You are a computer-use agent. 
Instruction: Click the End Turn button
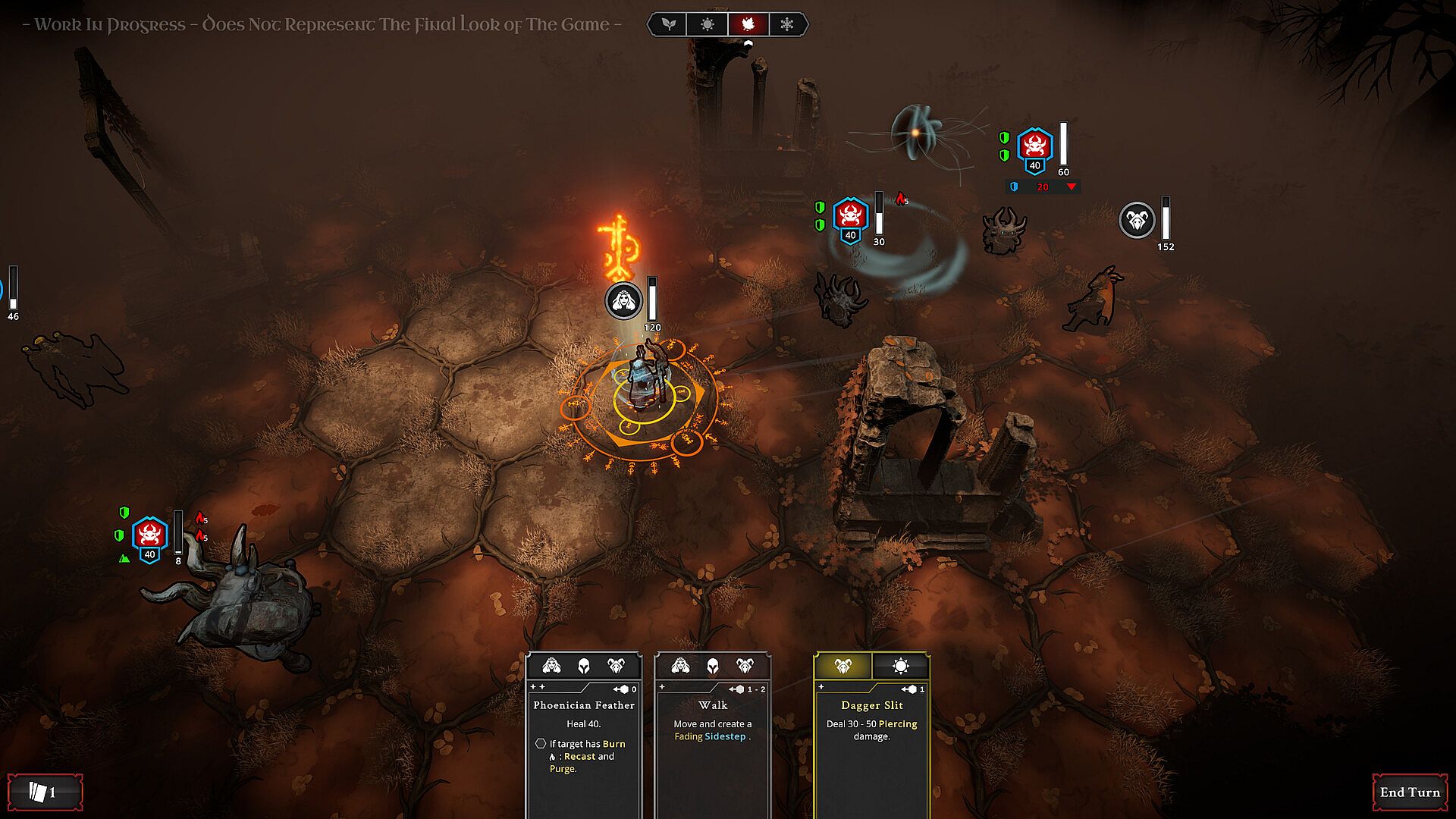(x=1409, y=792)
